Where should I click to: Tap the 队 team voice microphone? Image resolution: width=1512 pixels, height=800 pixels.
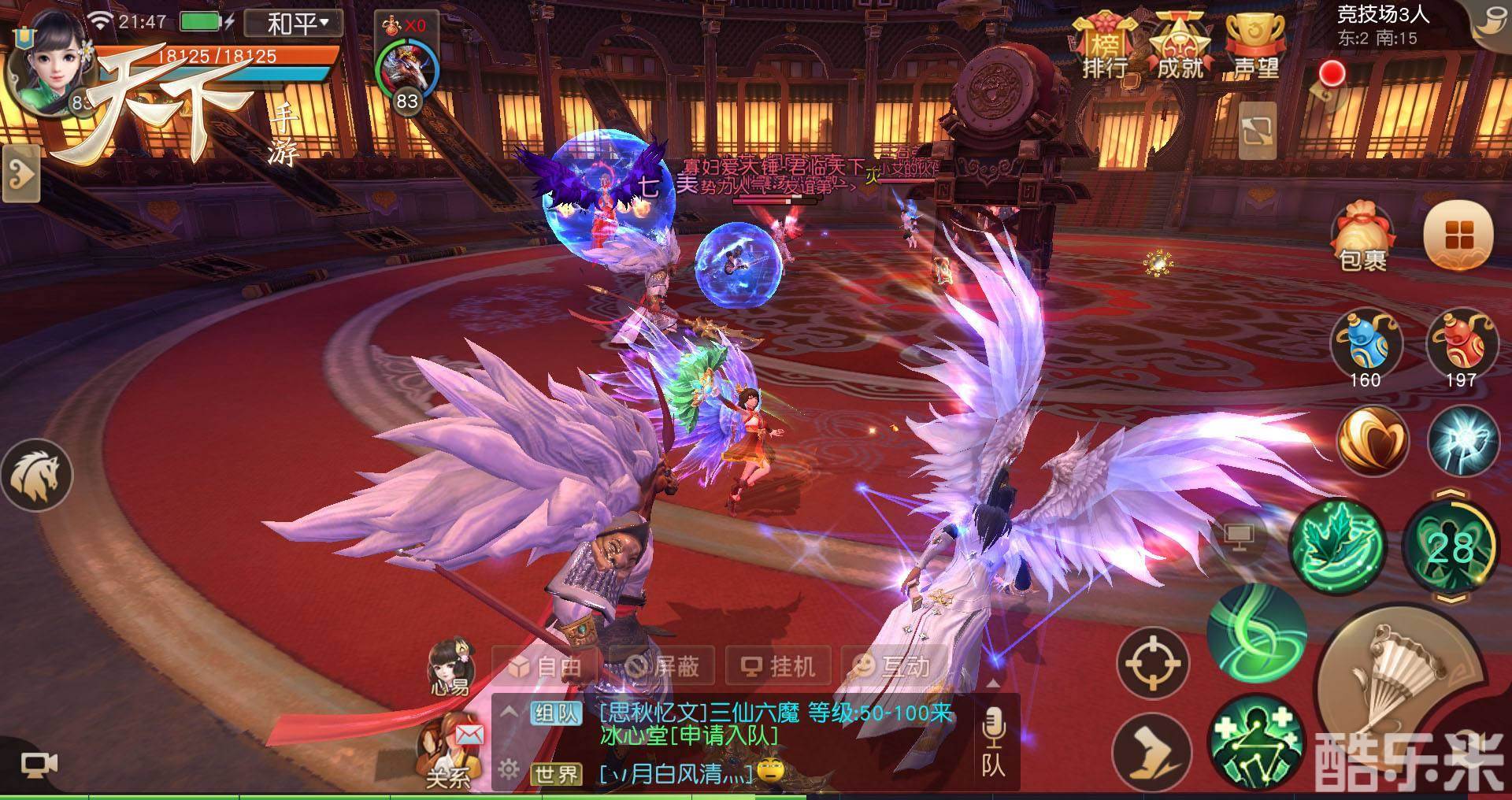click(x=992, y=740)
